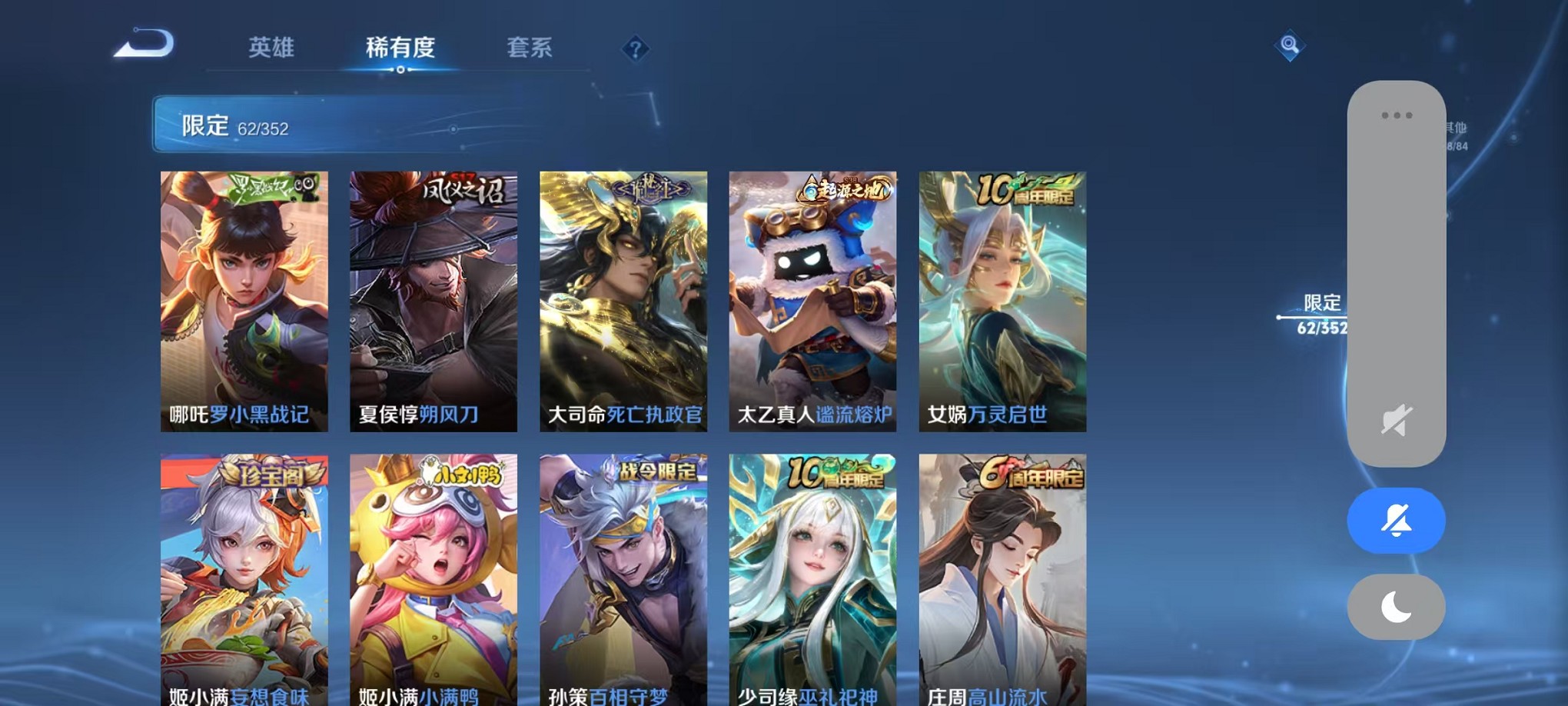Open skin search with the magnifier icon
This screenshot has height=706, width=1568.
point(1291,48)
